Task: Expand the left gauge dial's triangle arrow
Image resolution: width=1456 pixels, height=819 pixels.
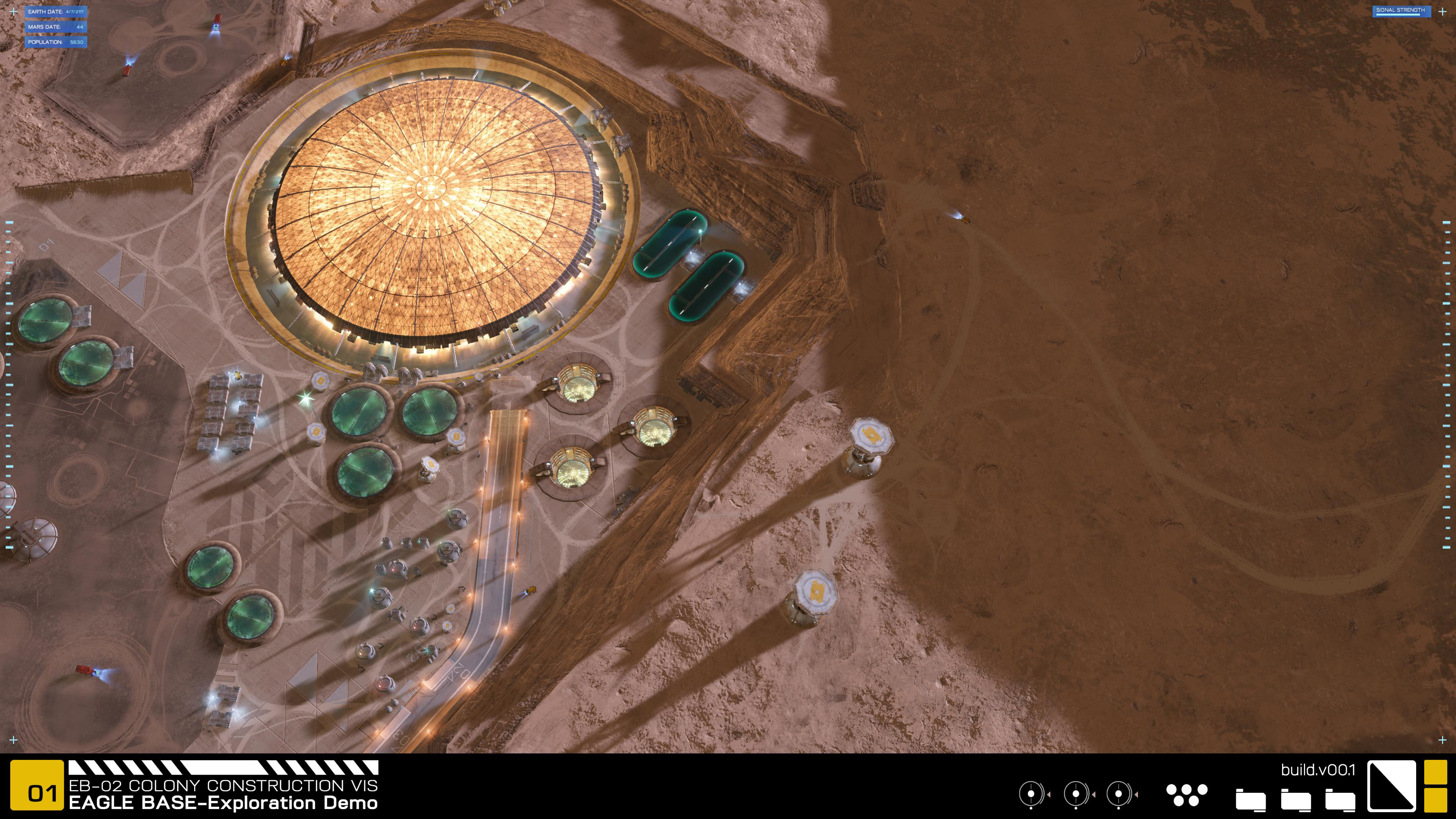Action: coord(1049,795)
